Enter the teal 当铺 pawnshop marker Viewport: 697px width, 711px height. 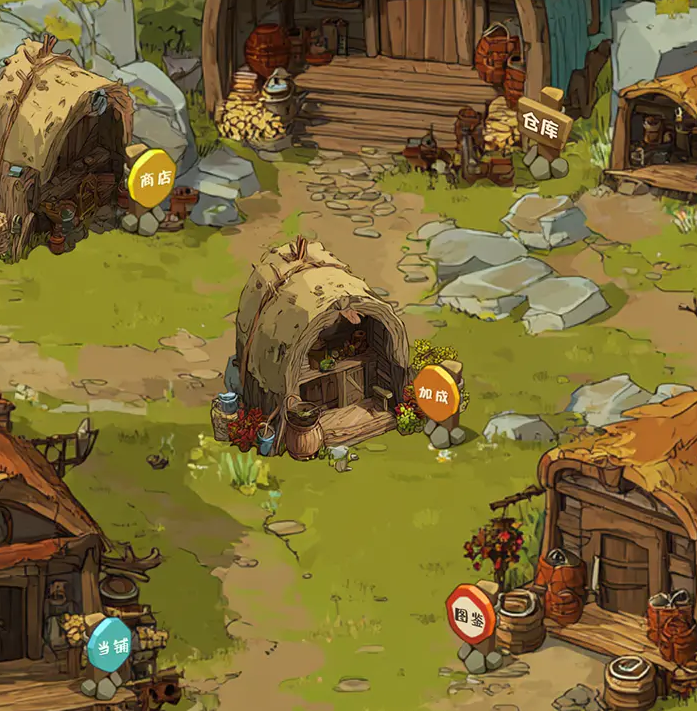tap(109, 644)
